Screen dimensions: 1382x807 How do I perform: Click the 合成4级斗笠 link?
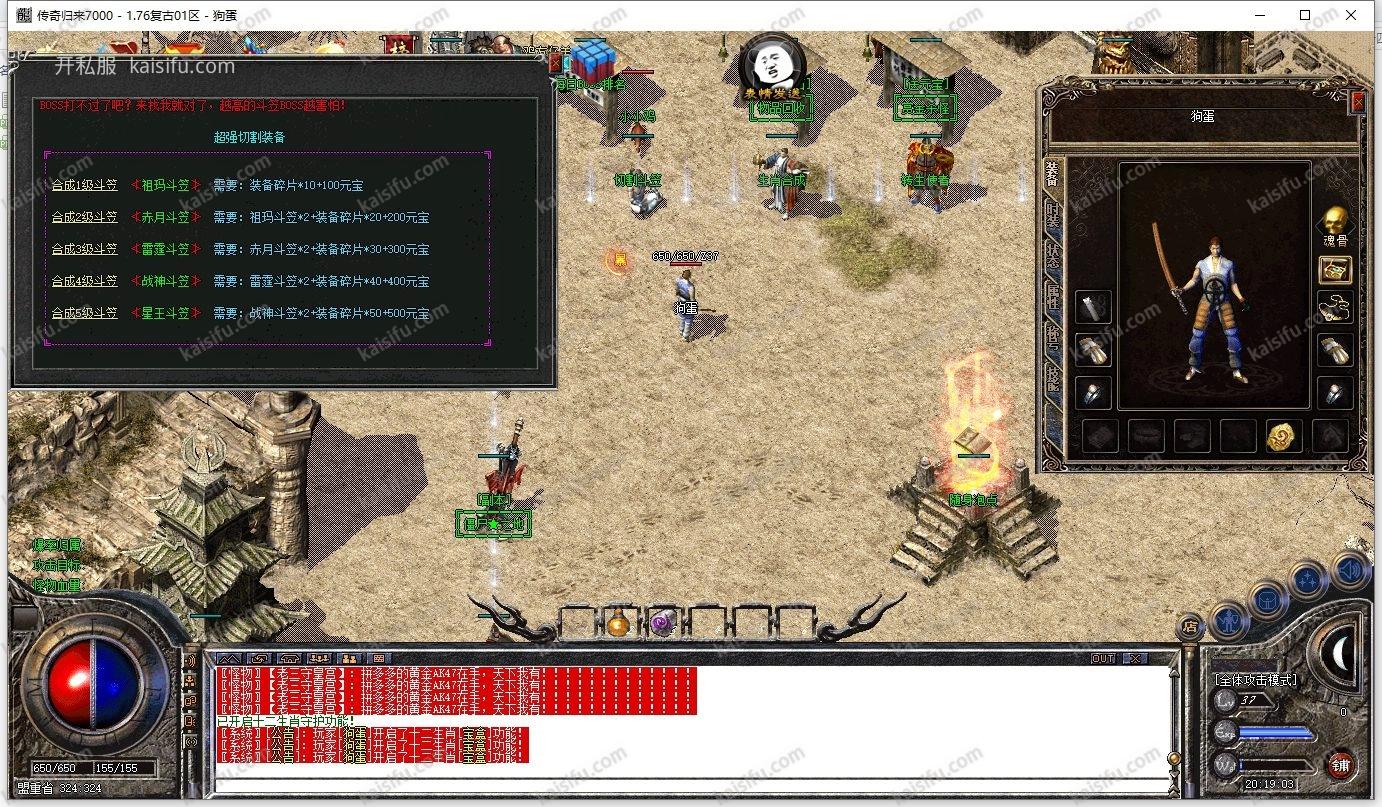(x=85, y=281)
